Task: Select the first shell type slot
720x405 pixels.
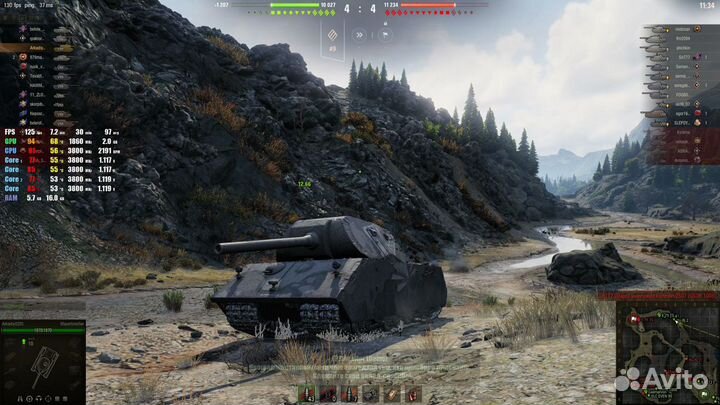Action: point(308,393)
